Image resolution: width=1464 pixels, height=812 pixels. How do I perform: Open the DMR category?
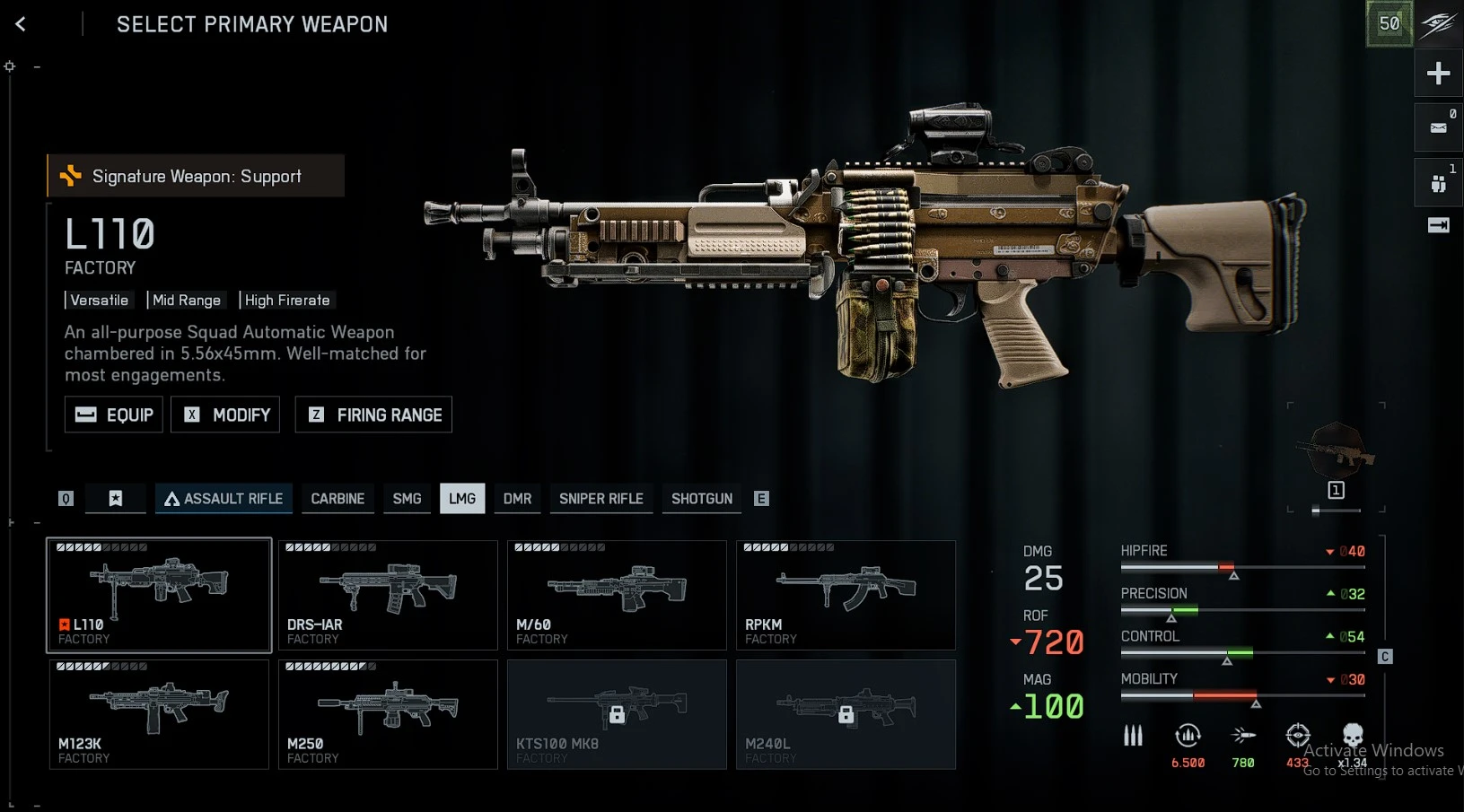point(517,499)
